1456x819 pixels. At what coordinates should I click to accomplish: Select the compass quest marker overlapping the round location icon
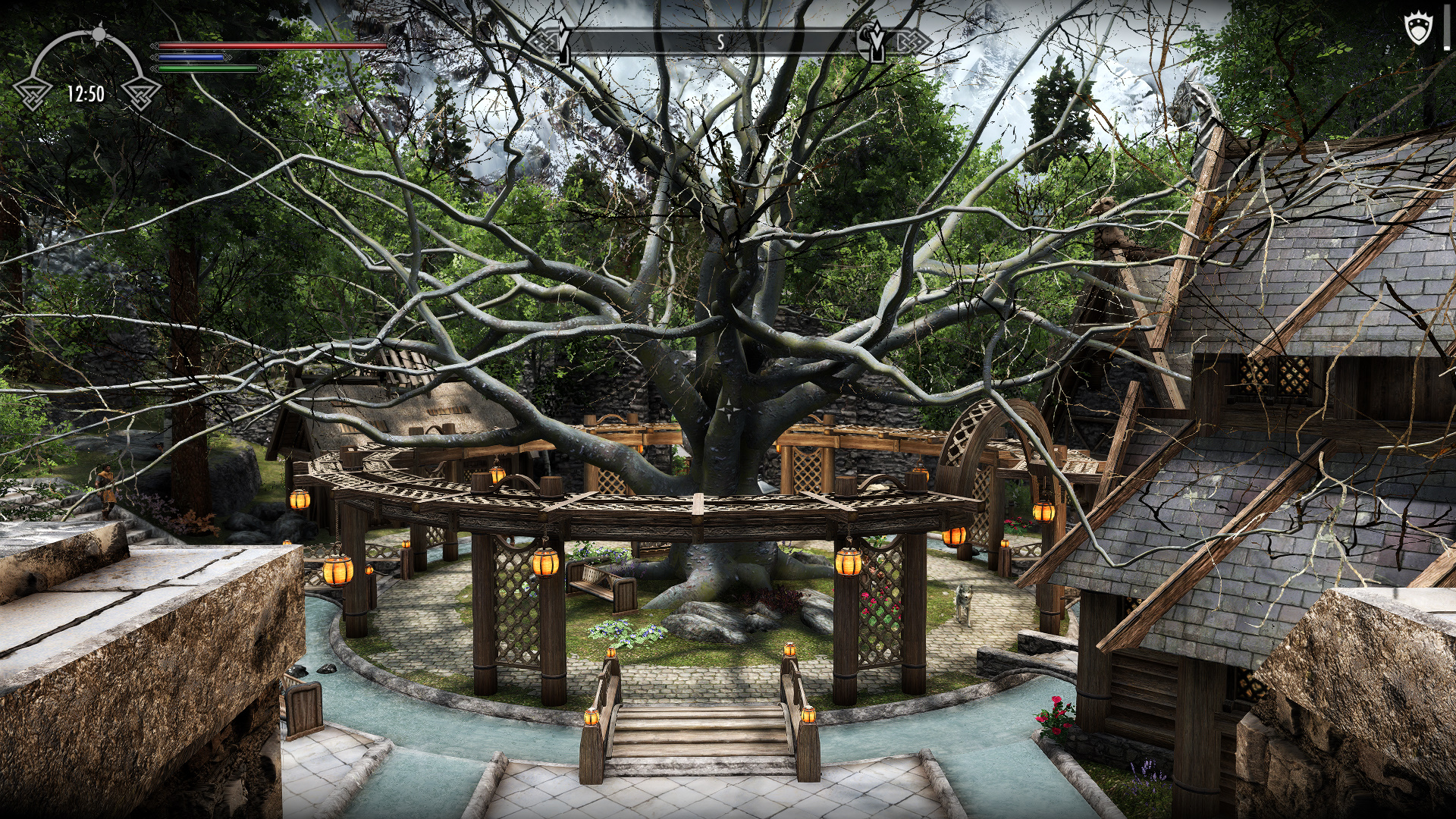tap(874, 42)
